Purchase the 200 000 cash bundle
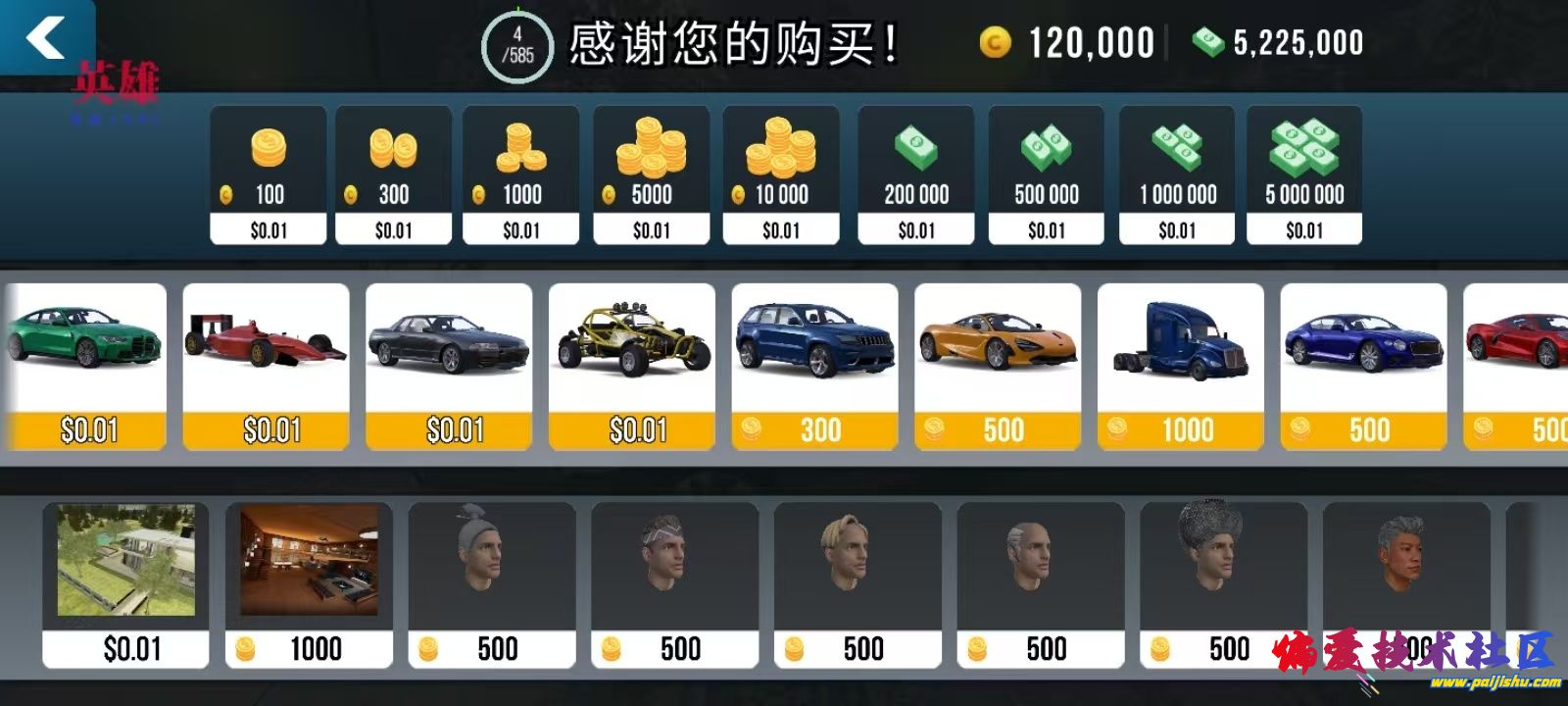 [x=915, y=174]
